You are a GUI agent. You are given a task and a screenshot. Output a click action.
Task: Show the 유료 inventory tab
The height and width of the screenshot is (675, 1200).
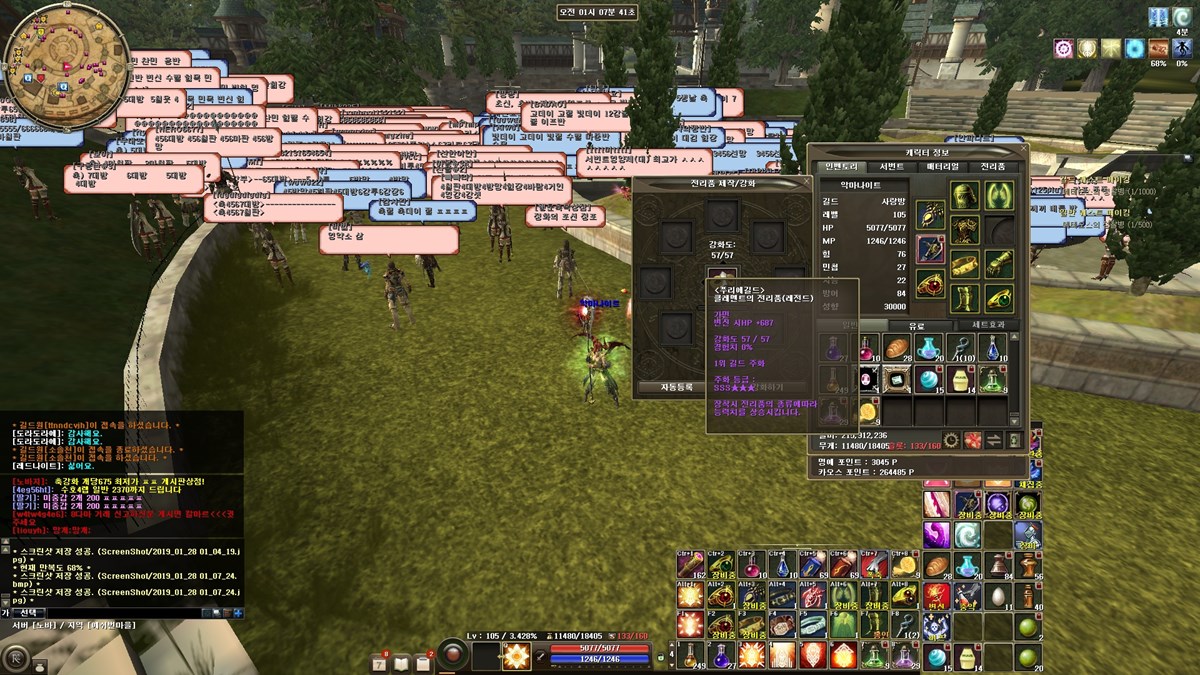point(917,325)
